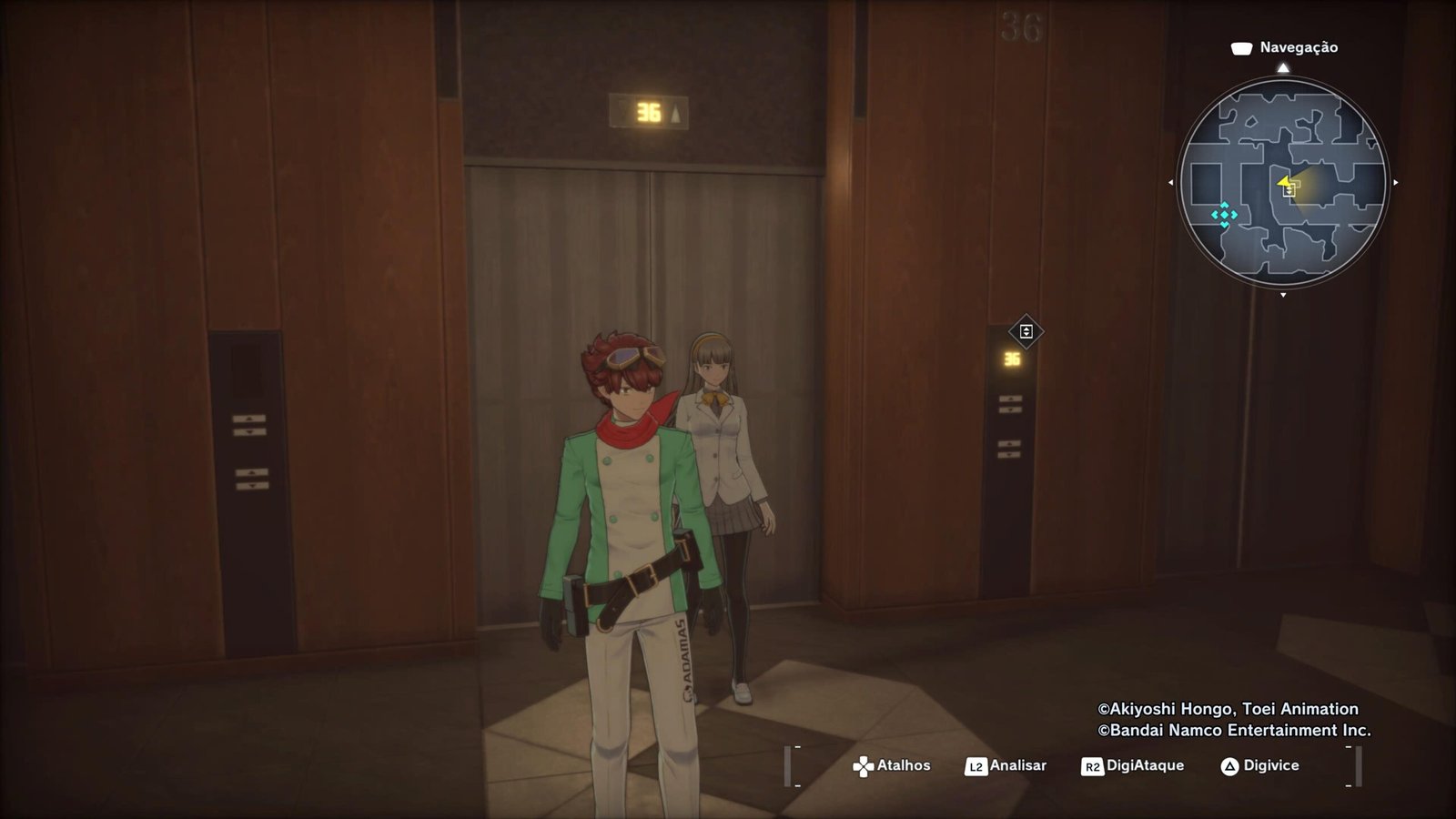Image resolution: width=1456 pixels, height=819 pixels.
Task: Click the elevator icon on the minimap
Action: [x=1289, y=190]
